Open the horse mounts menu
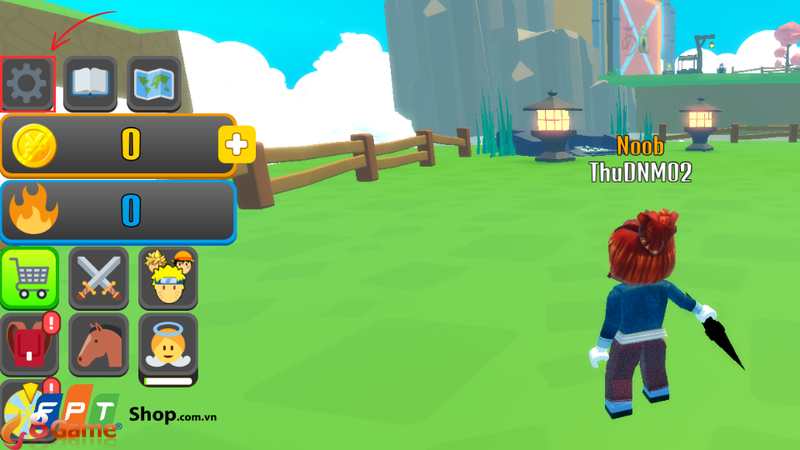 pyautogui.click(x=98, y=344)
